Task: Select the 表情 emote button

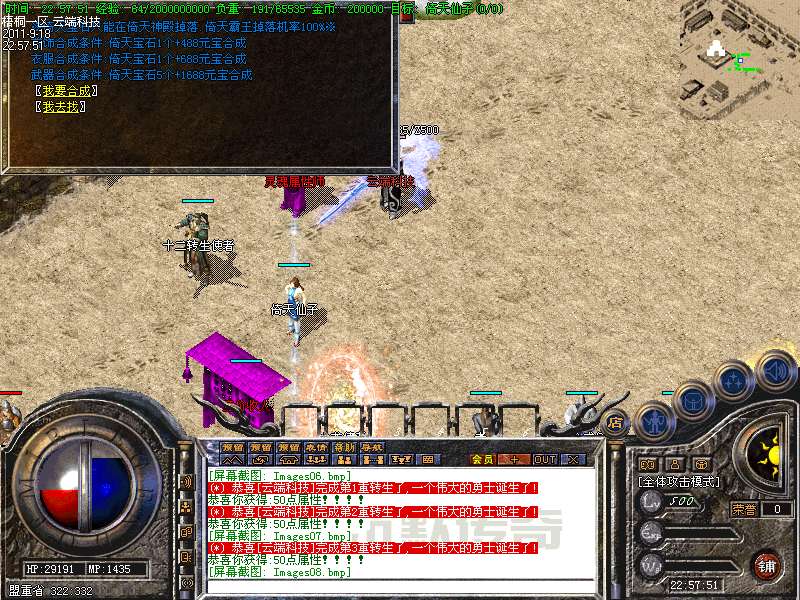Action: pyautogui.click(x=316, y=447)
